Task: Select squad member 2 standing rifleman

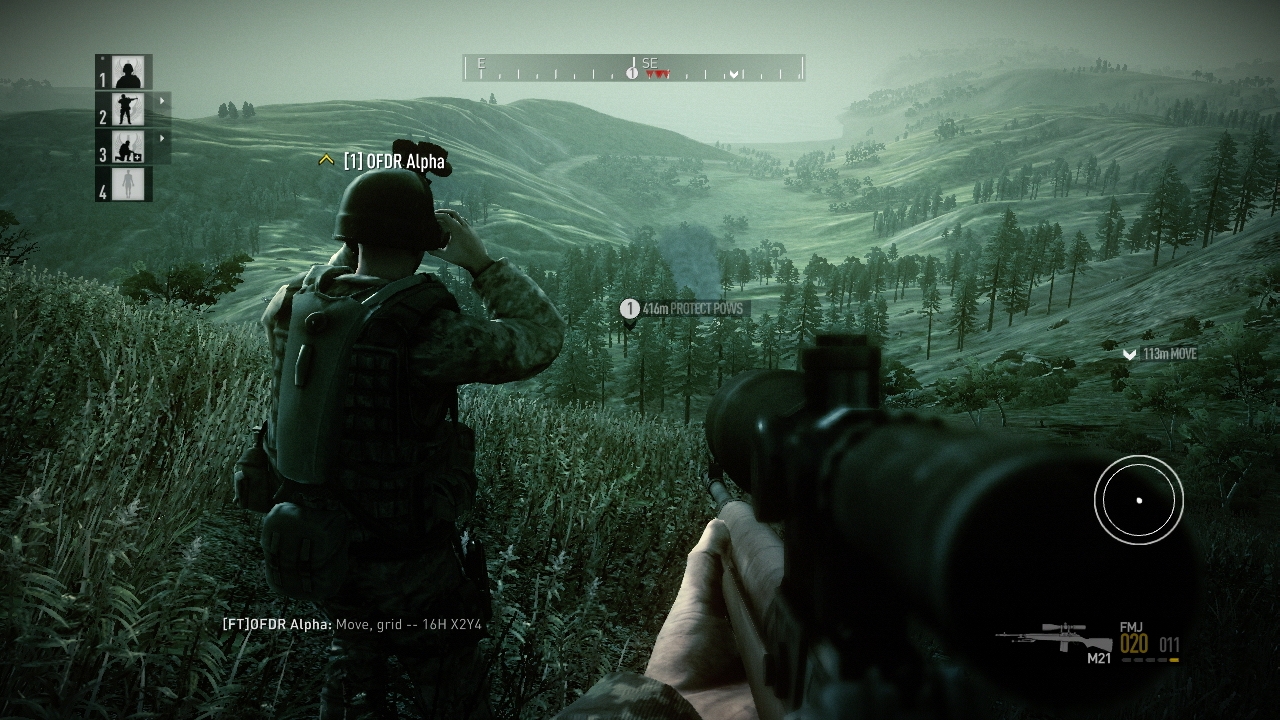Action: point(128,110)
